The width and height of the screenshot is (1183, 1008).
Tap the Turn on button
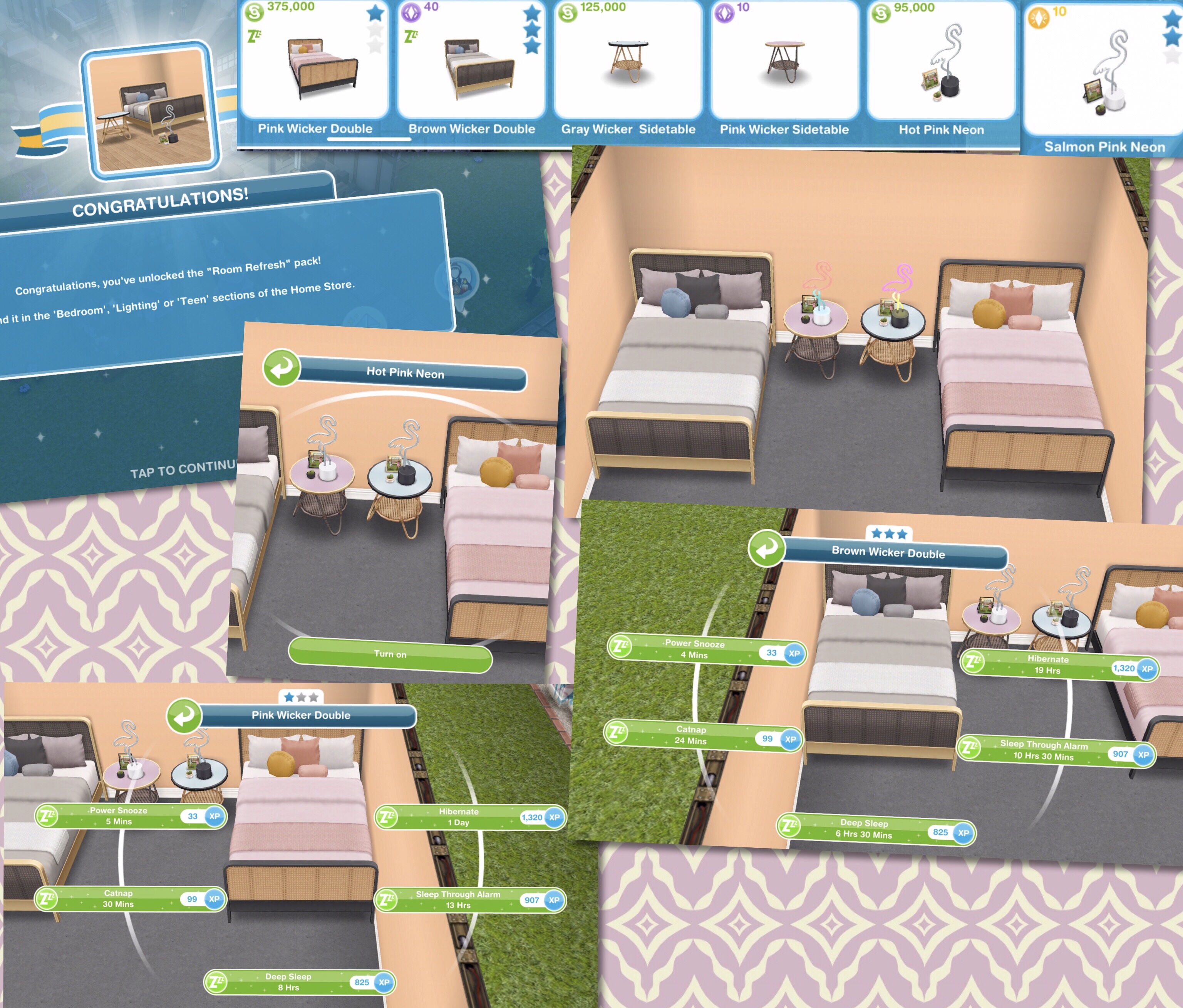390,654
